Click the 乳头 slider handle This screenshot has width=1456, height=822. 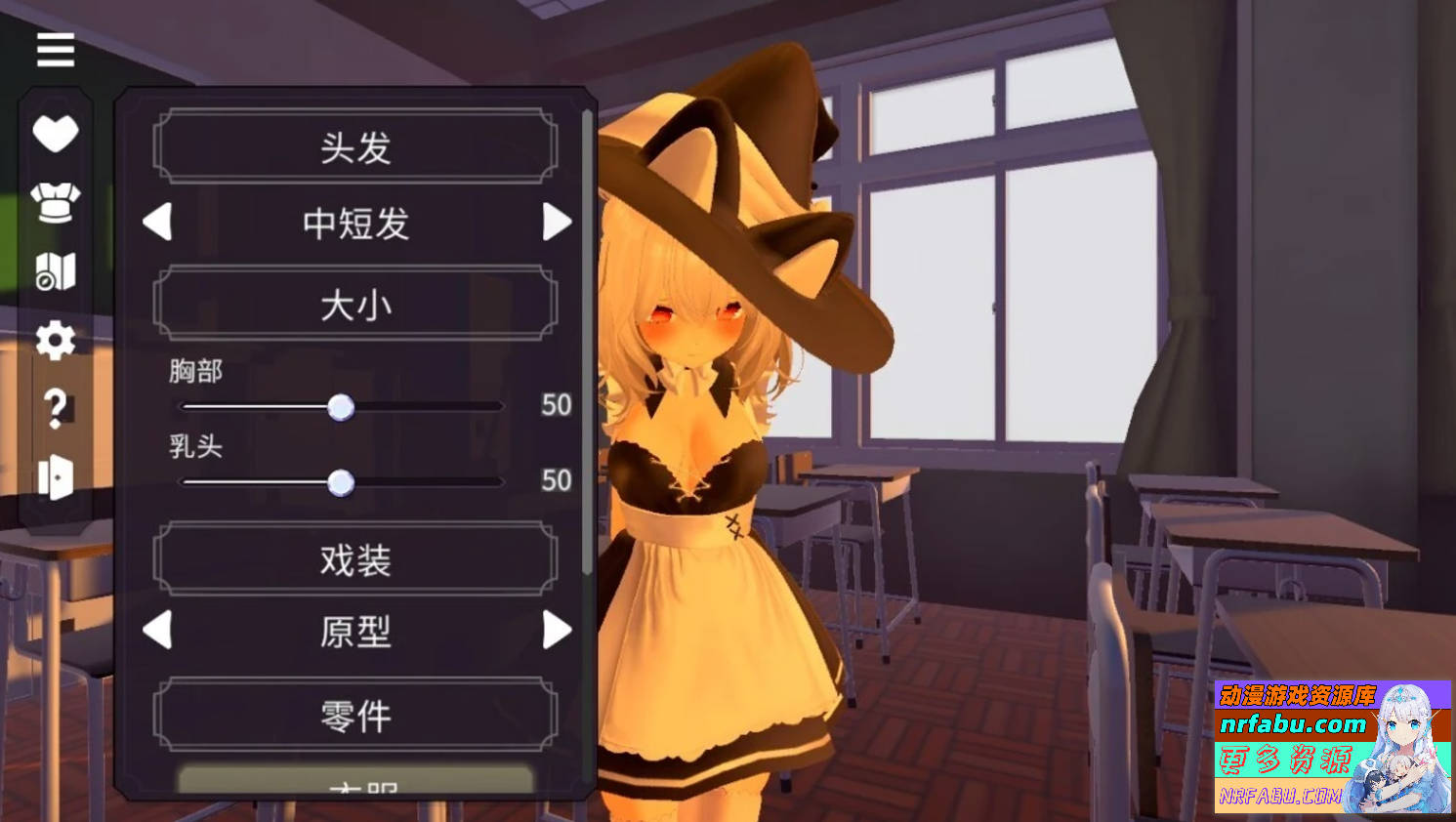[x=341, y=482]
